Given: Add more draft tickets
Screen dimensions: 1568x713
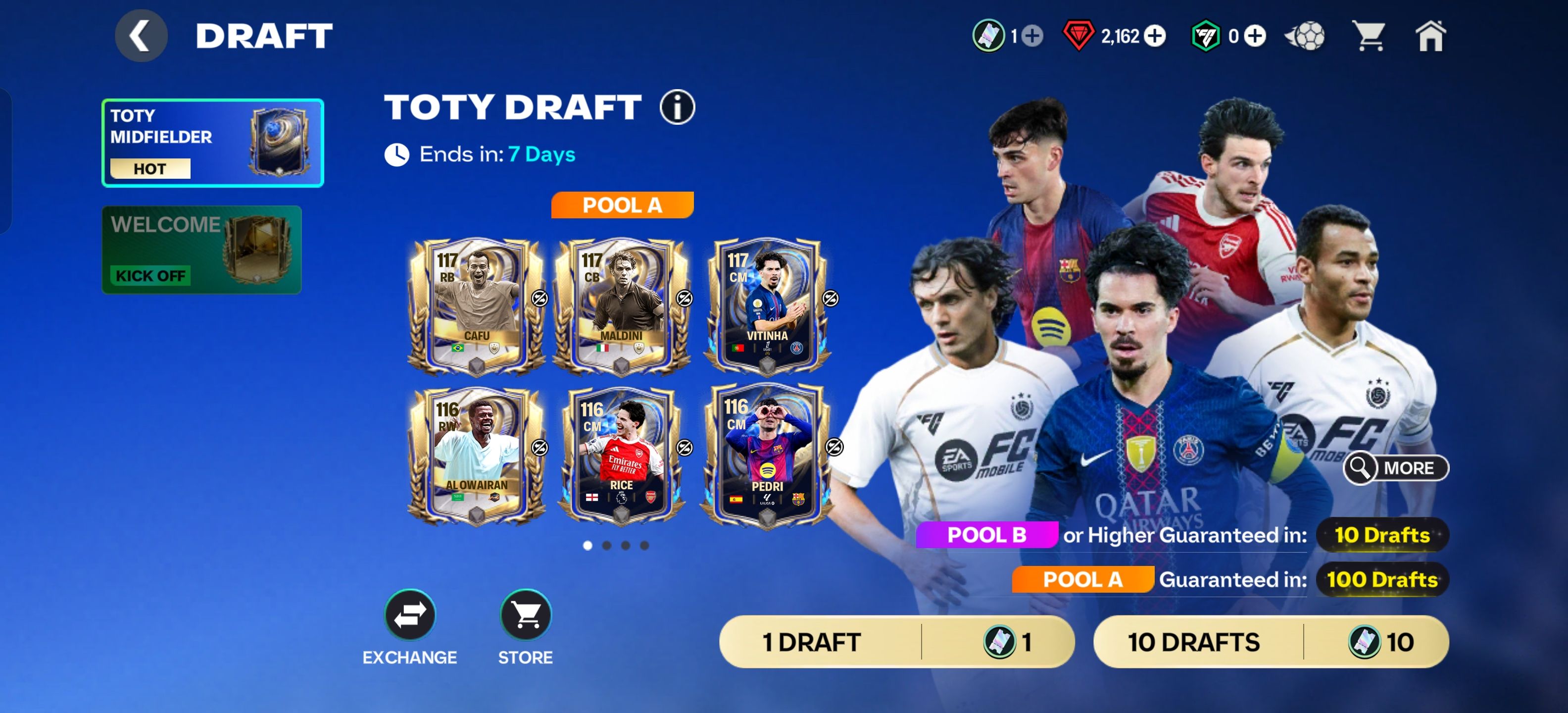Looking at the screenshot, I should tap(1032, 37).
